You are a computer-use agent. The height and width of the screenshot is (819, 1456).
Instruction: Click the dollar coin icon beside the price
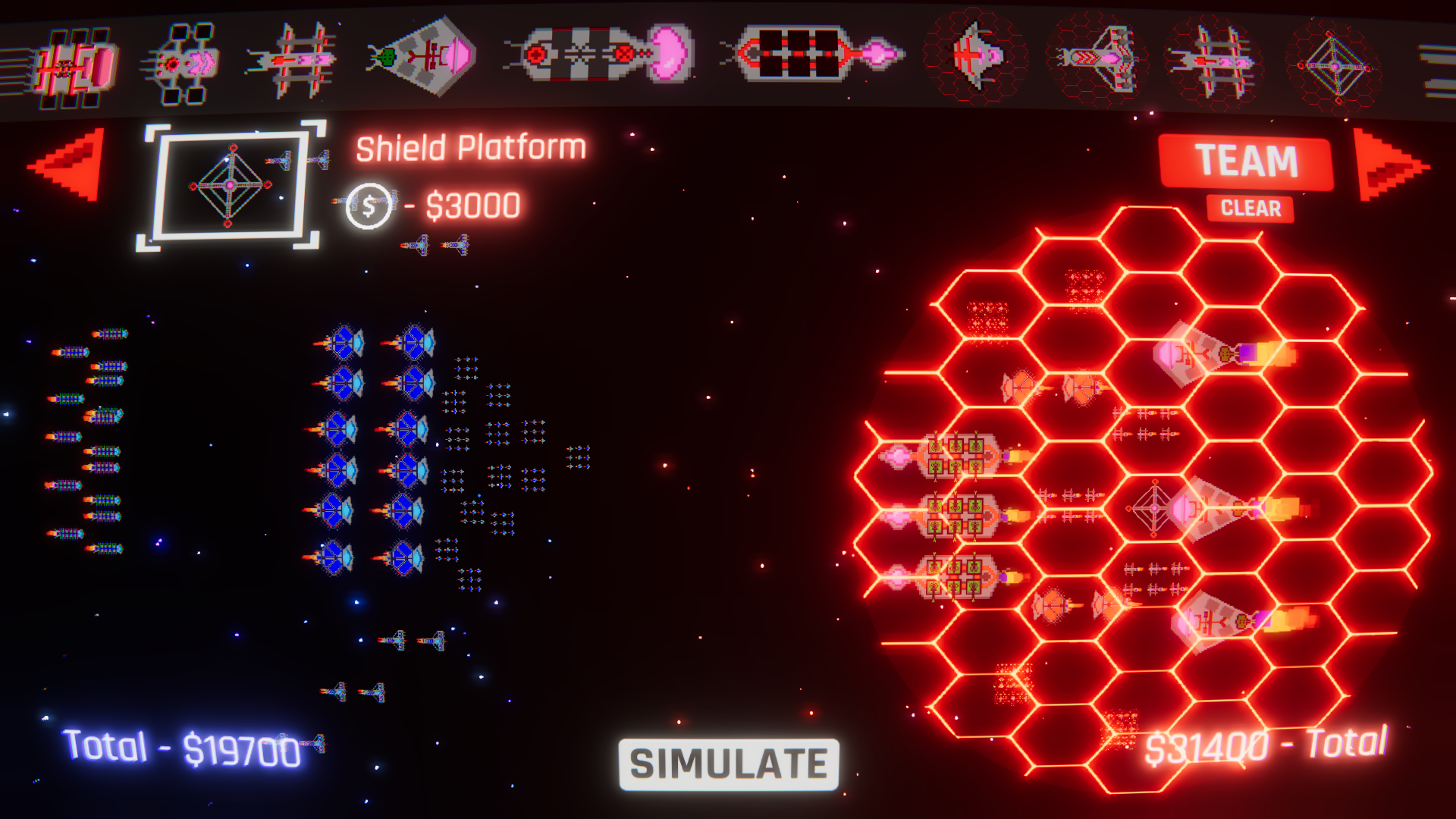point(369,205)
